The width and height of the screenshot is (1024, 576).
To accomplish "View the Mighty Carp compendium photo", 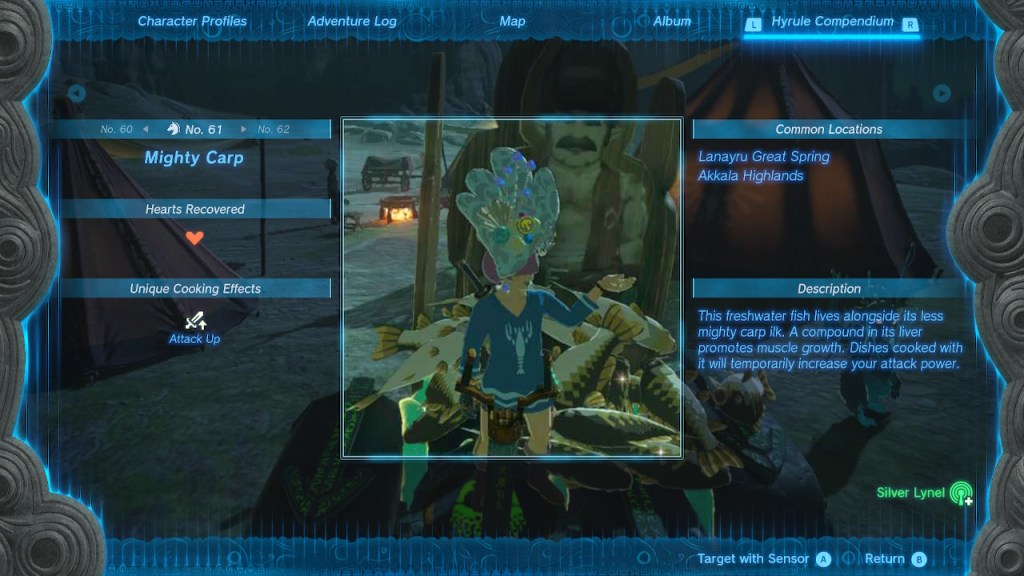I will tap(512, 288).
